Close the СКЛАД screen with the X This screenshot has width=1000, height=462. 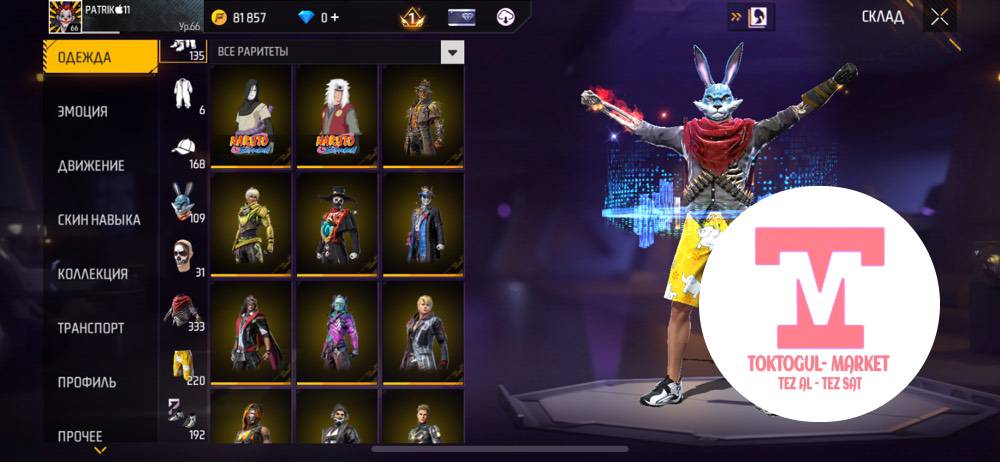click(938, 17)
